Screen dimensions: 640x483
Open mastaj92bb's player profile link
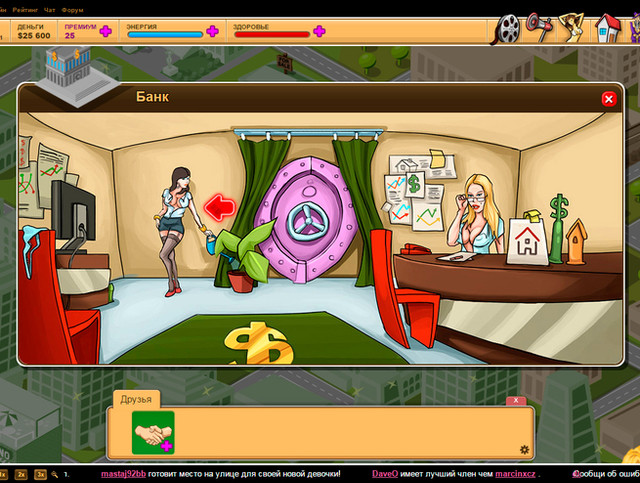pos(123,473)
